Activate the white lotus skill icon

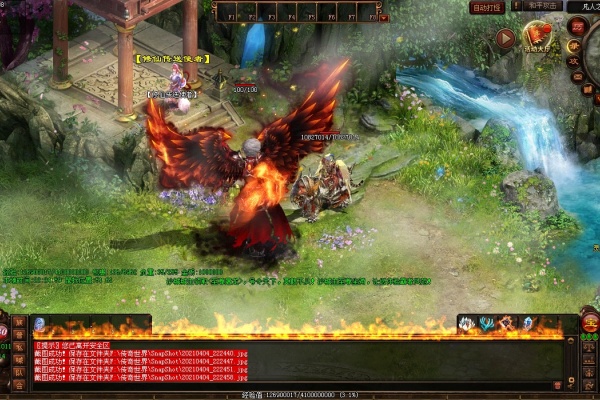(x=468, y=324)
